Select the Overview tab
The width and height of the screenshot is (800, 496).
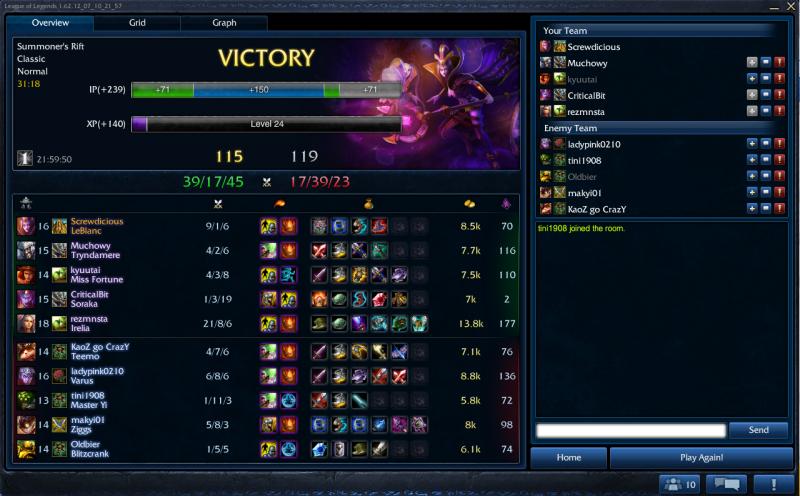tap(50, 23)
